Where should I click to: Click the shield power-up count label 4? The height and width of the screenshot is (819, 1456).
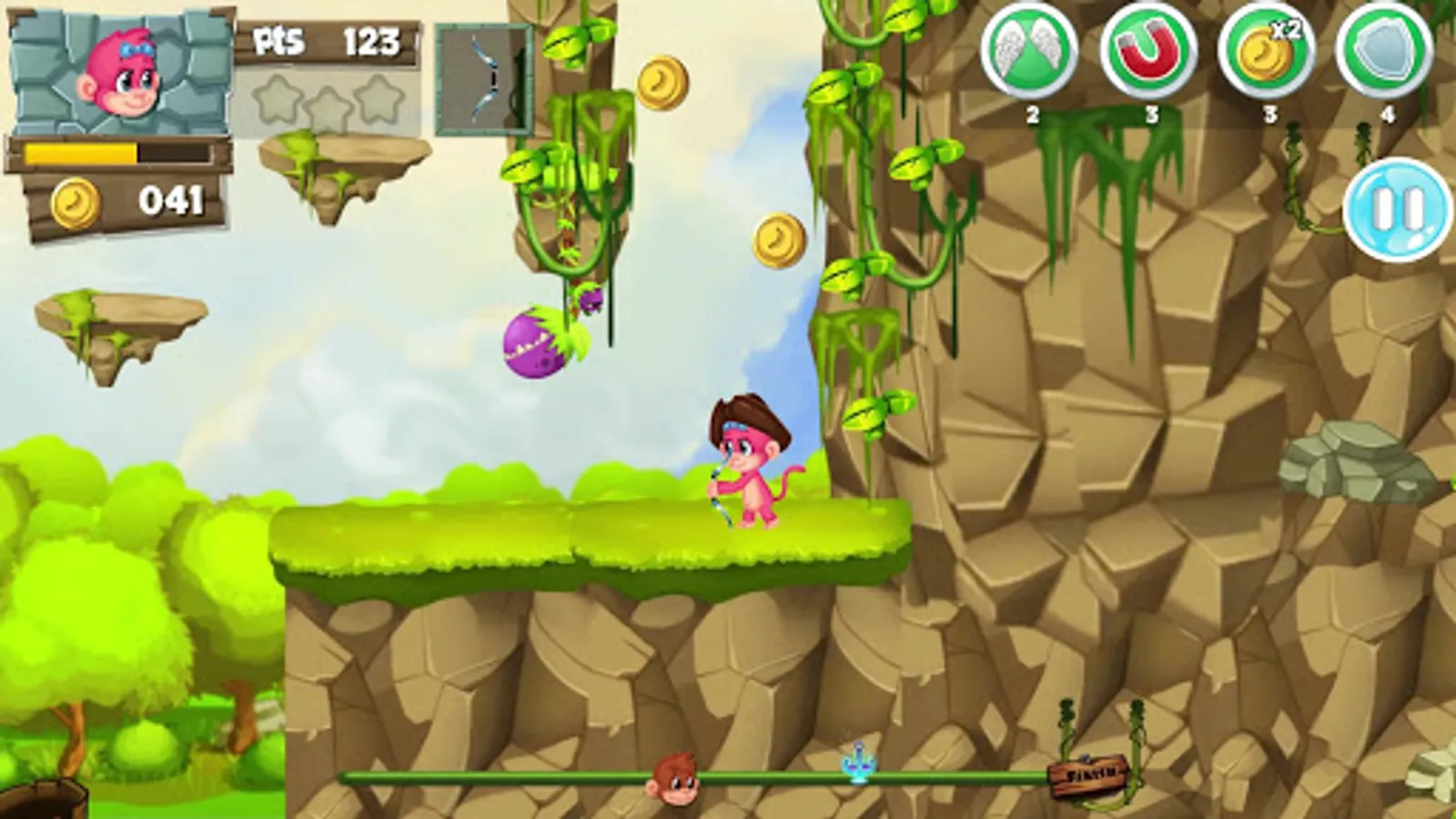[x=1387, y=116]
